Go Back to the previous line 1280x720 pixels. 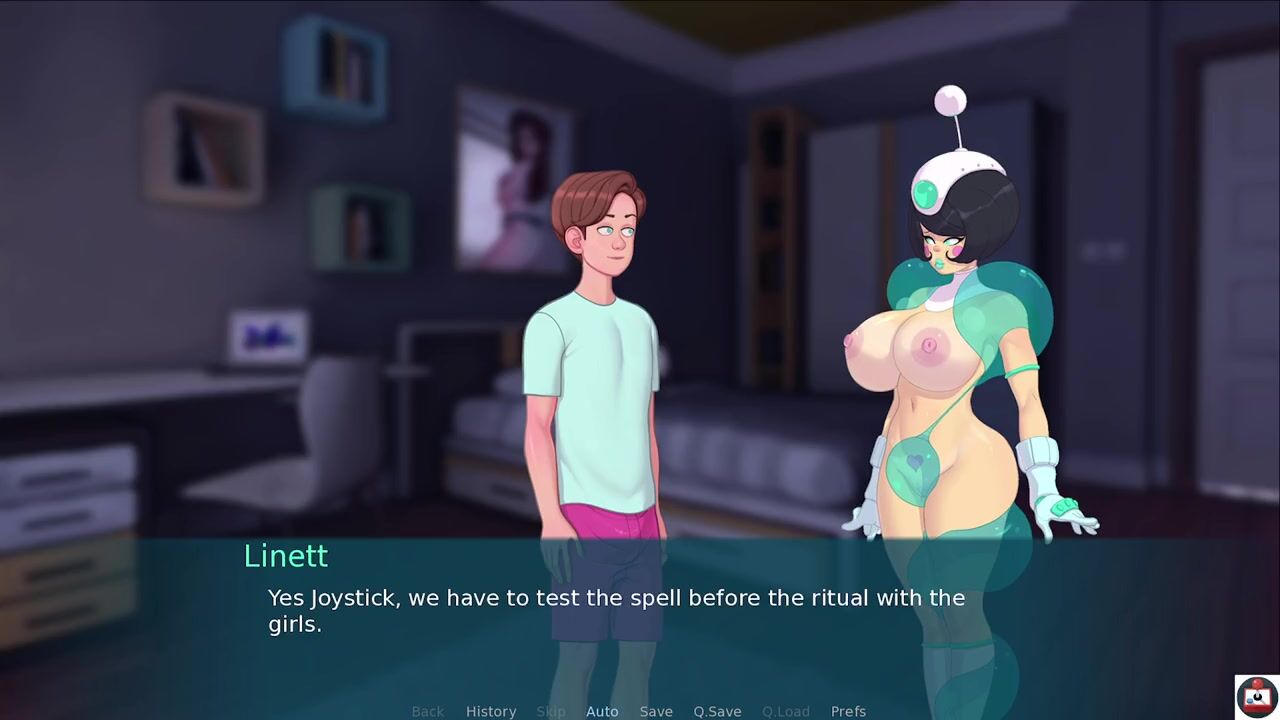(427, 711)
